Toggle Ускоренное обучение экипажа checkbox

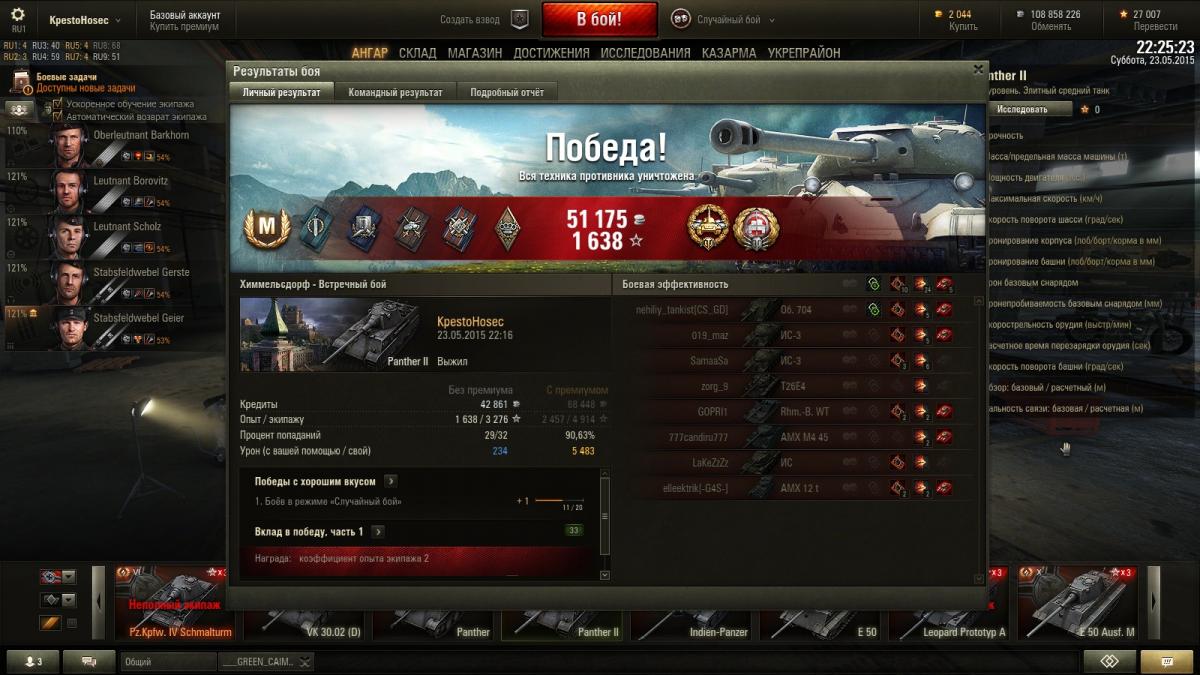click(58, 104)
